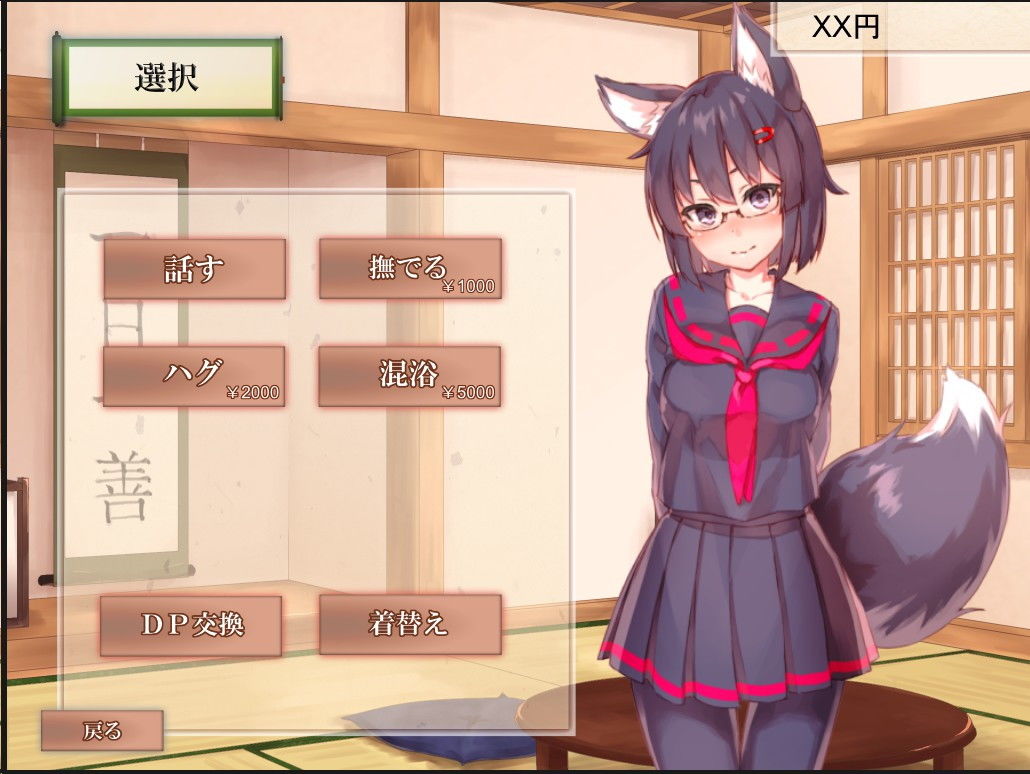Choose the 話す (Talk) option
1030x774 pixels.
click(194, 268)
